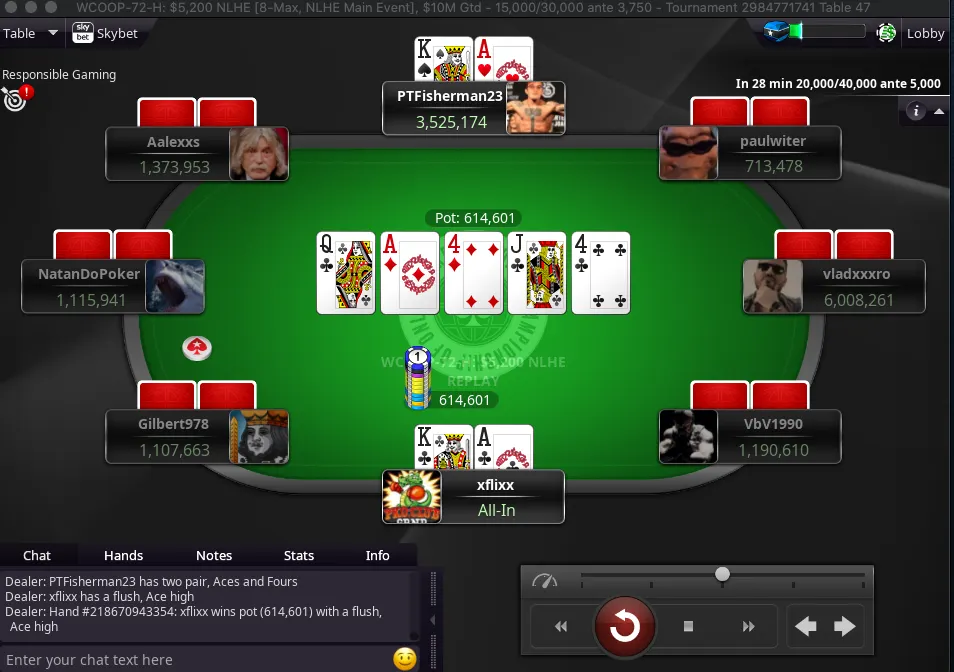Image resolution: width=954 pixels, height=672 pixels.
Task: Open the emoji smiley picker
Action: (404, 659)
